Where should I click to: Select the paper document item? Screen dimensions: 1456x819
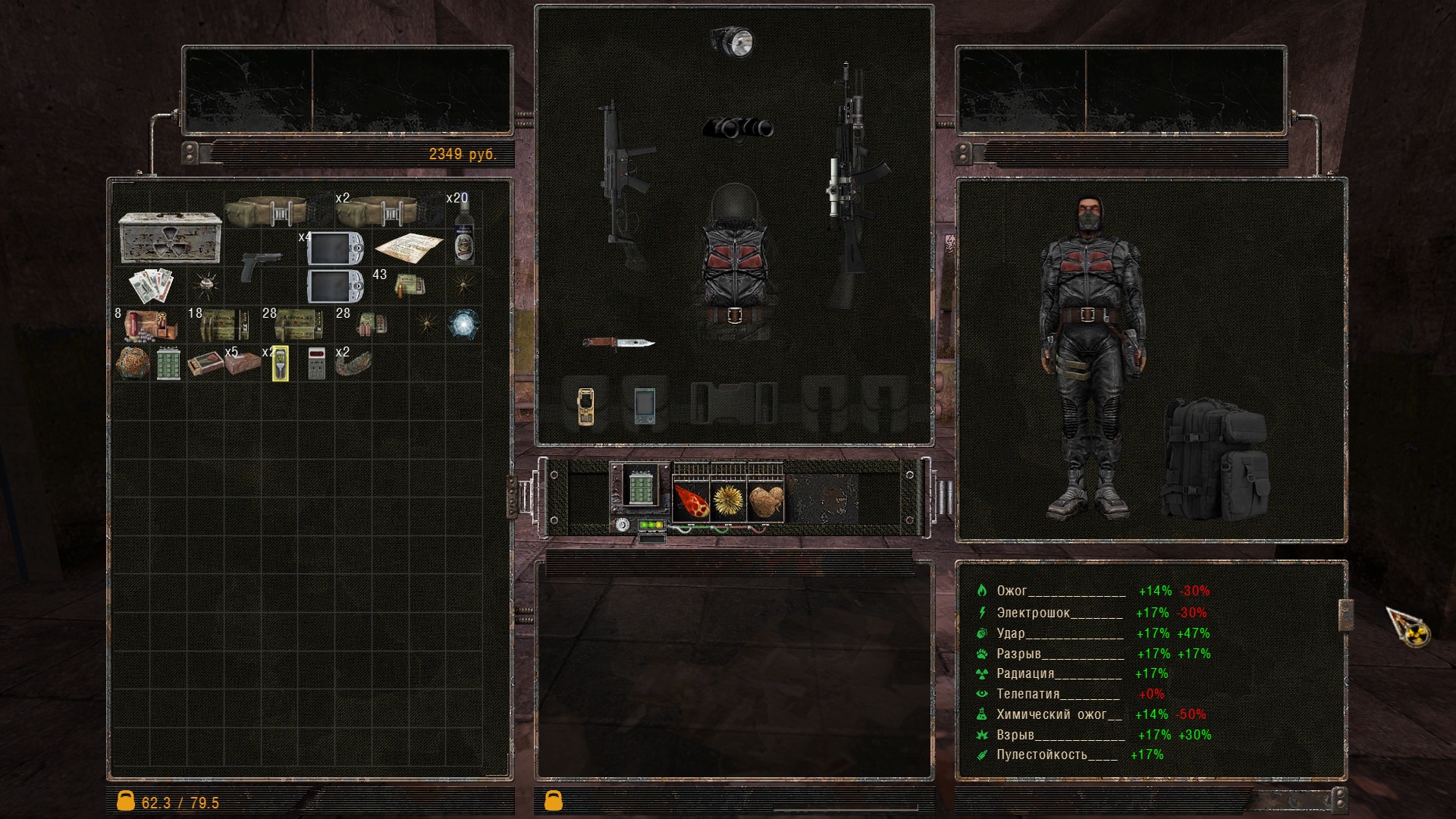point(409,246)
